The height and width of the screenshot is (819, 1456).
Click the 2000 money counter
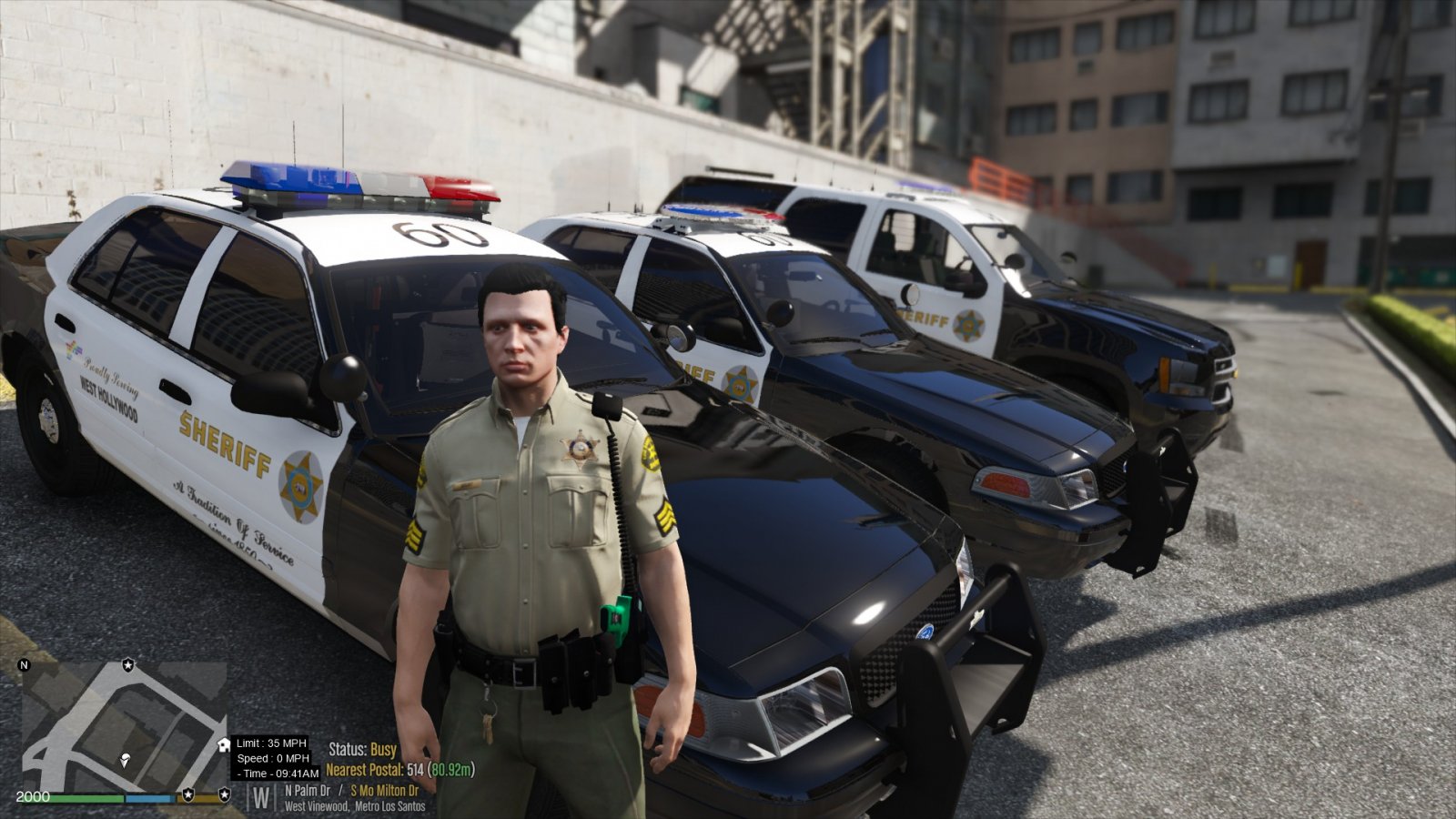(x=32, y=798)
